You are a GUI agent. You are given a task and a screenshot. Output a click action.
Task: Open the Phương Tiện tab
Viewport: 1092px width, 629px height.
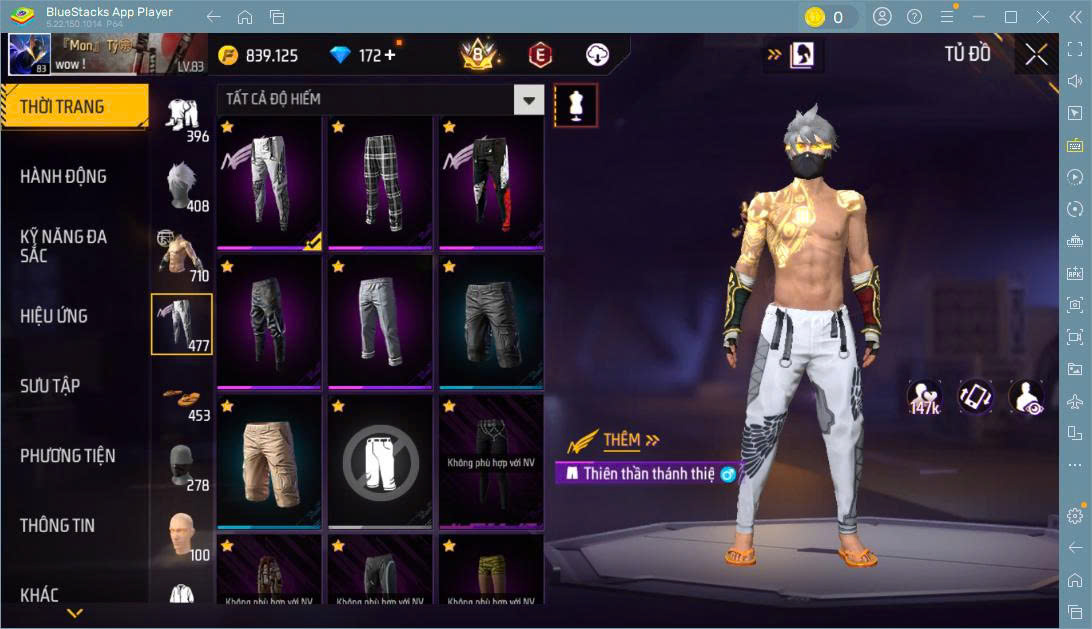point(67,456)
